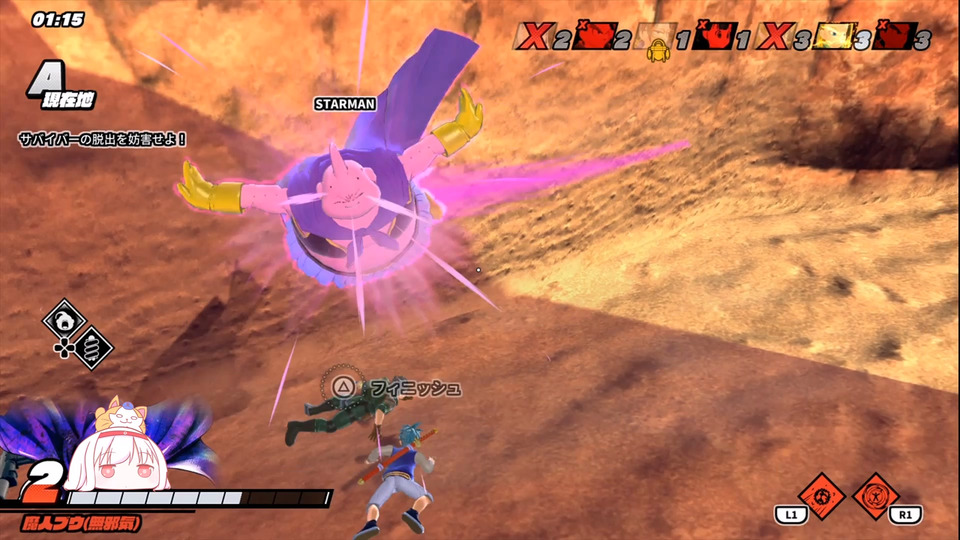Click the 魔人ブウ(無邪気) character name label

82,522
